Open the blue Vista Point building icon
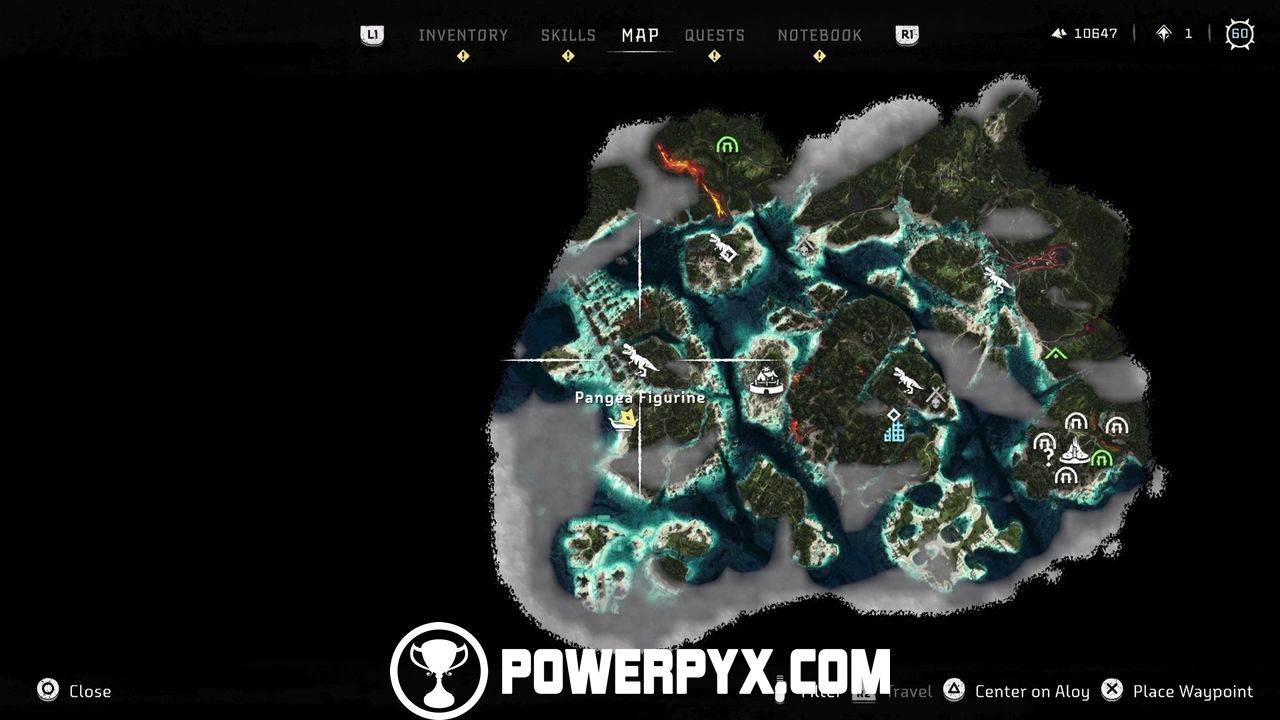The width and height of the screenshot is (1280, 720). click(x=895, y=434)
